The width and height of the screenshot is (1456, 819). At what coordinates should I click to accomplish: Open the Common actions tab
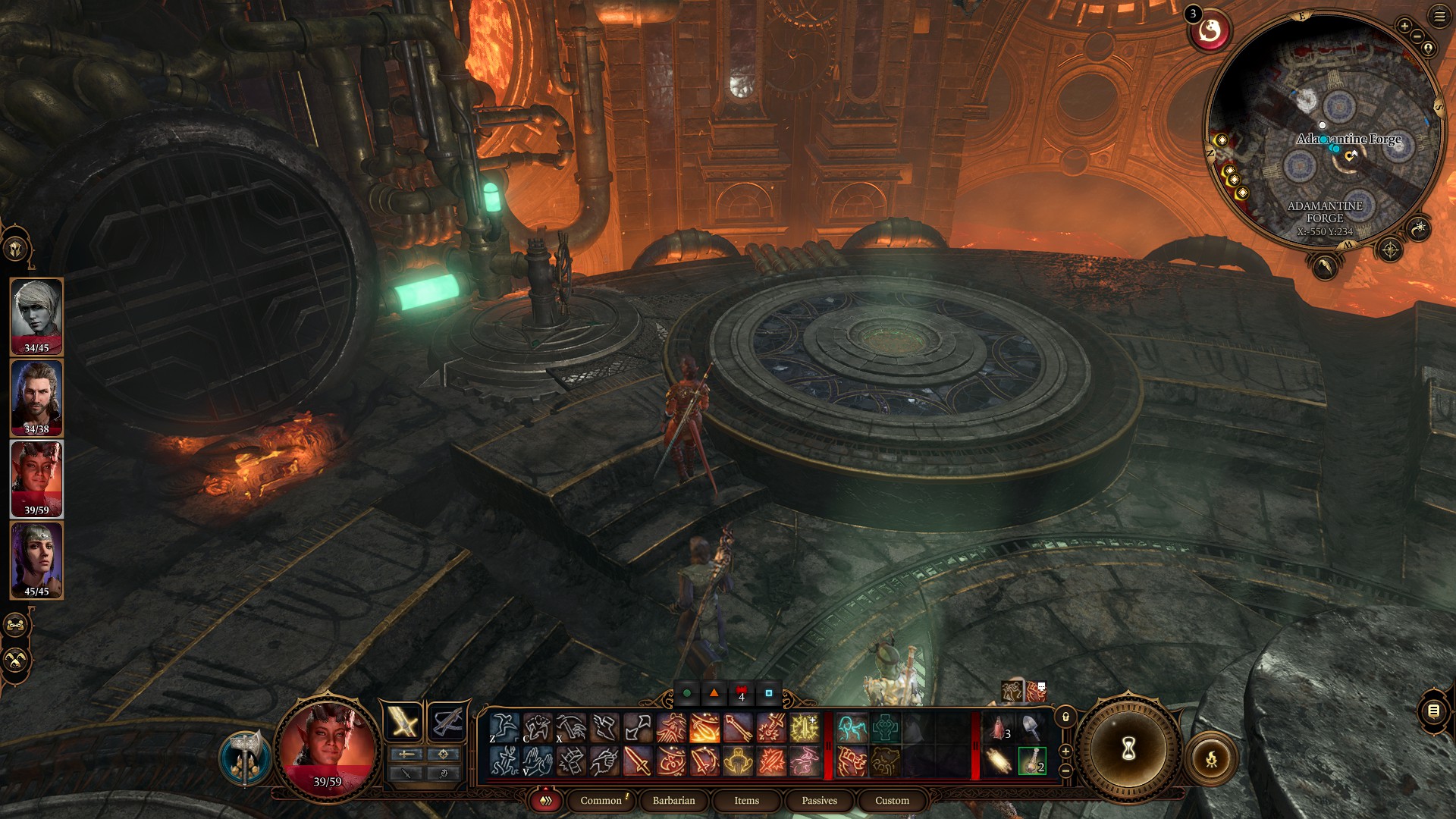(601, 800)
